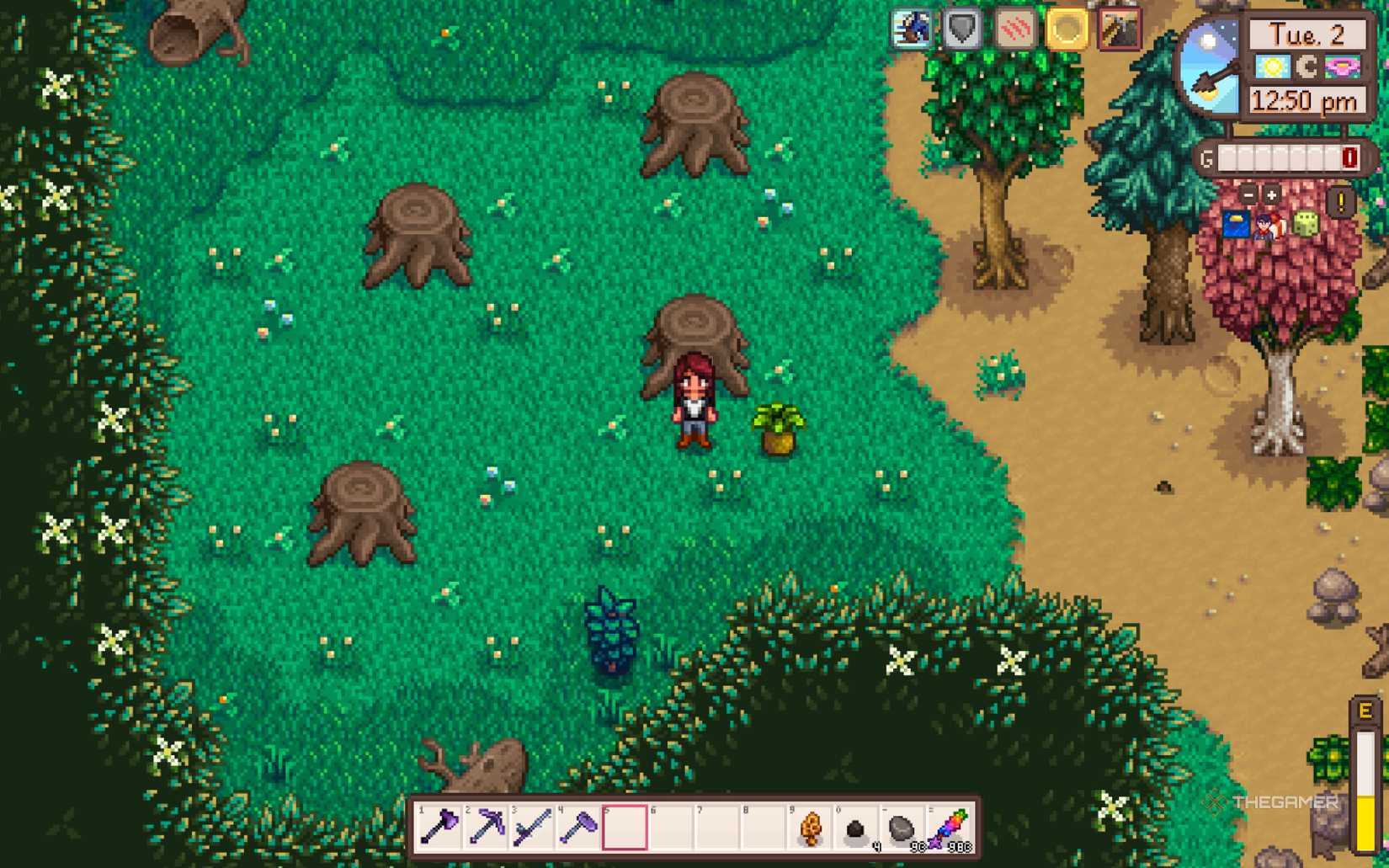Collapse the panel using the minus button
This screenshot has height=868, width=1389.
(1248, 194)
